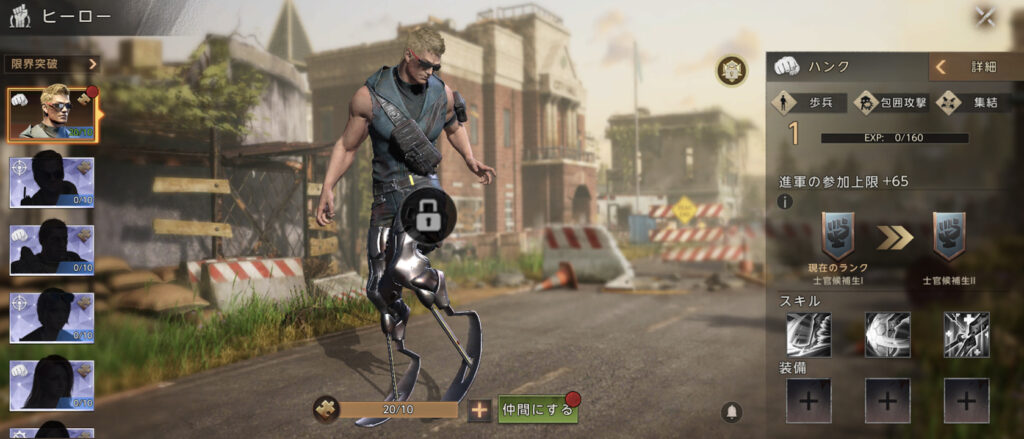This screenshot has height=439, width=1024.
Task: Click the padlock icon on the hero
Action: click(427, 213)
